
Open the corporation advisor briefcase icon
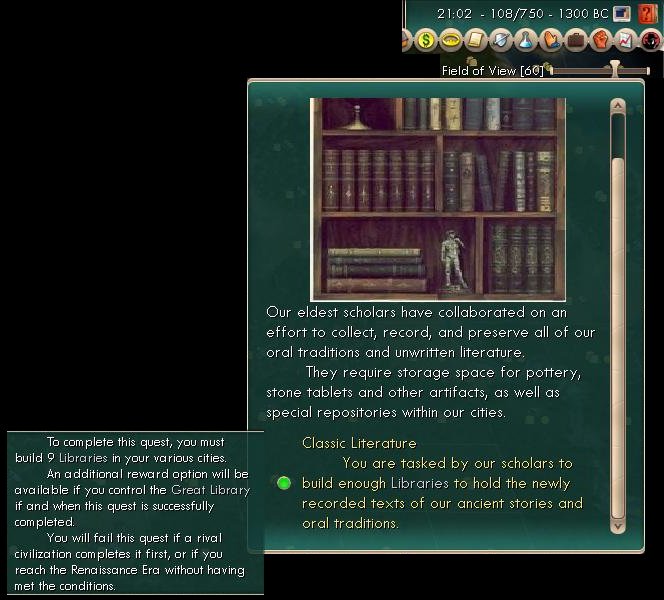[575, 41]
